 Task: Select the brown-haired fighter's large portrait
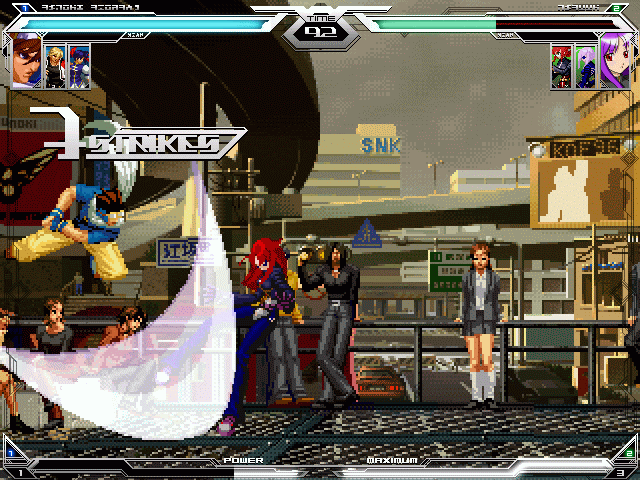[27, 59]
